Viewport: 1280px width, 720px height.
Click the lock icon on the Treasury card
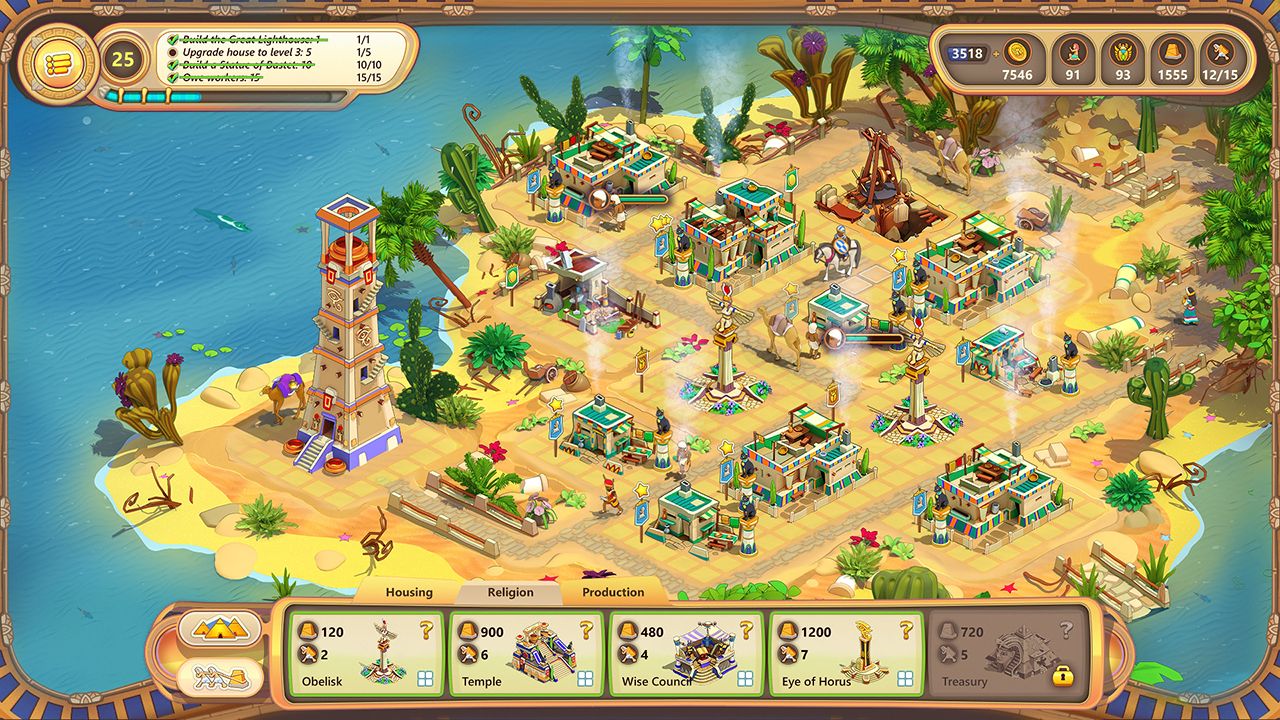pyautogui.click(x=1063, y=677)
